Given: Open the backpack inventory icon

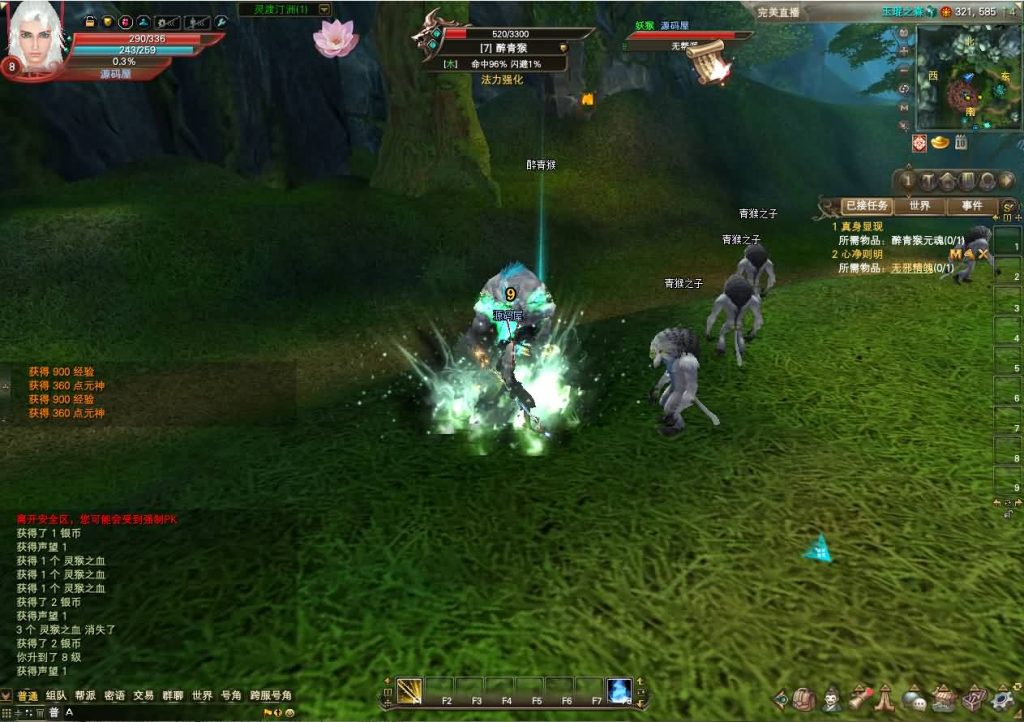Looking at the screenshot, I should tap(804, 700).
